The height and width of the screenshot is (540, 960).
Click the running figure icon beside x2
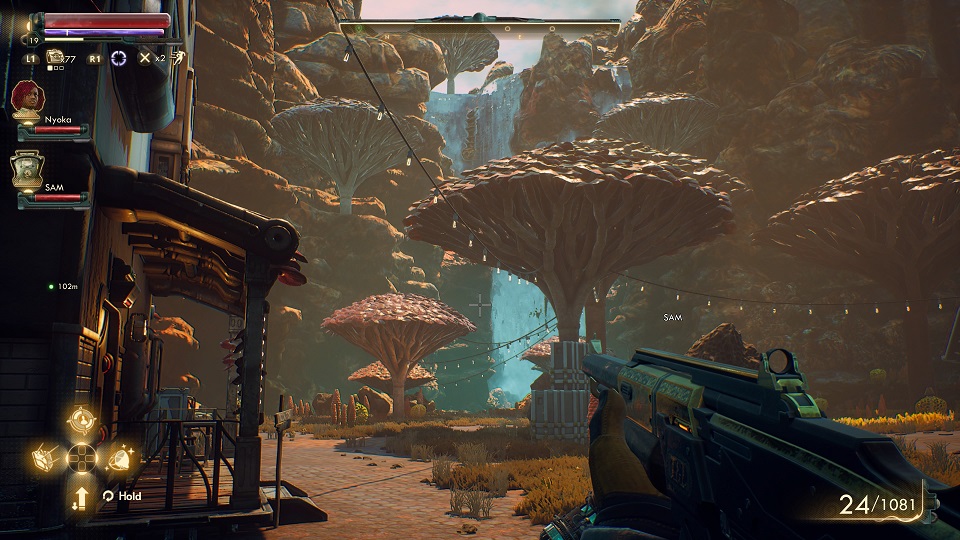point(176,57)
